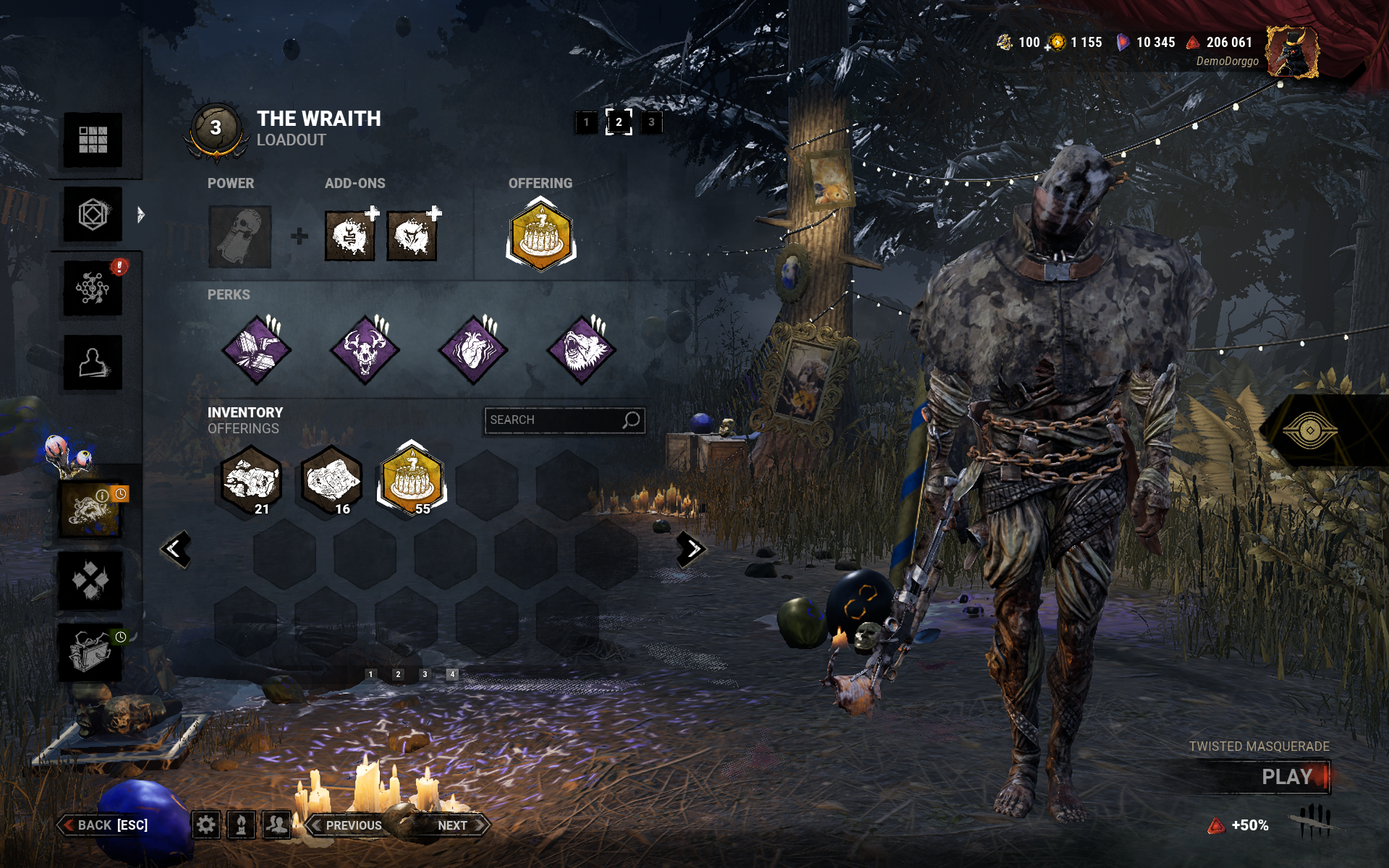Open the bloodweb menu with alert badge
The width and height of the screenshot is (1389, 868).
[93, 289]
